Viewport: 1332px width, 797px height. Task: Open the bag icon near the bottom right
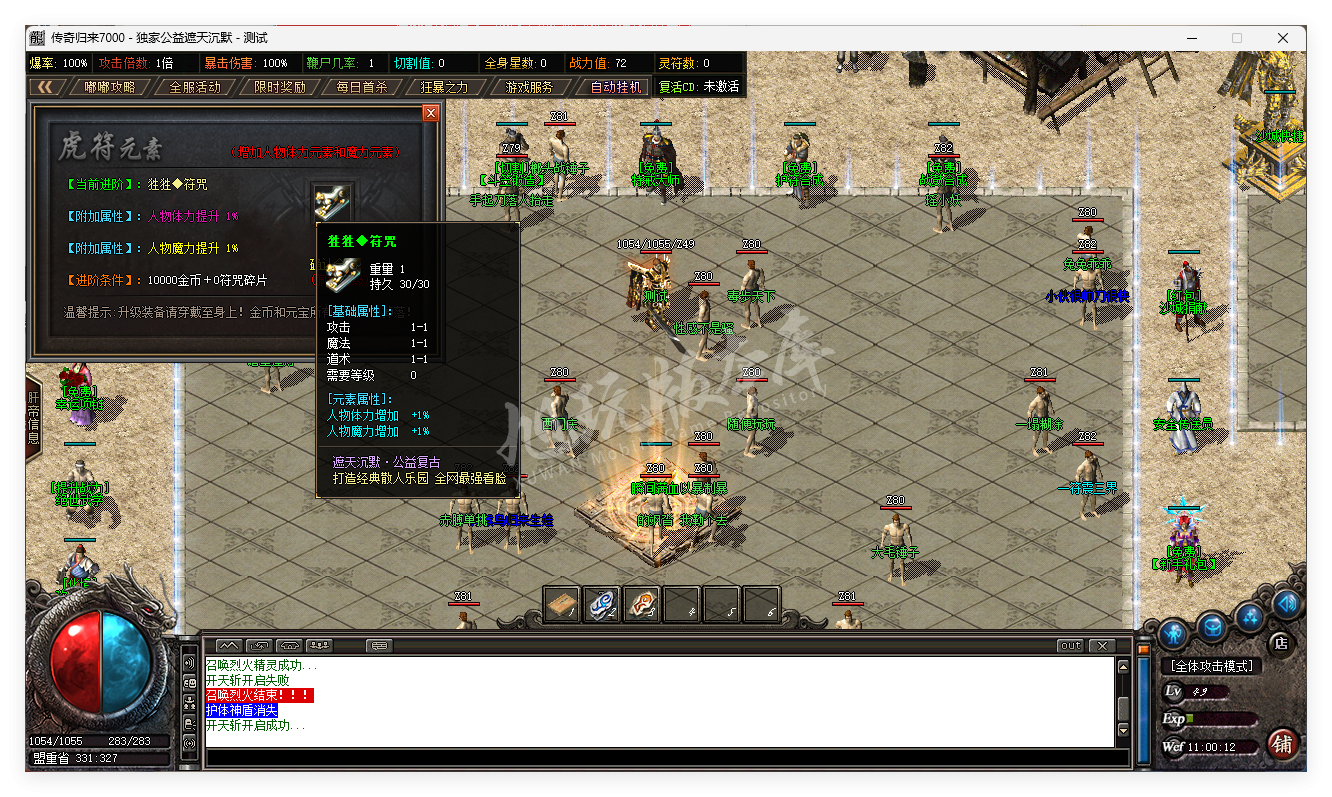coord(1213,627)
